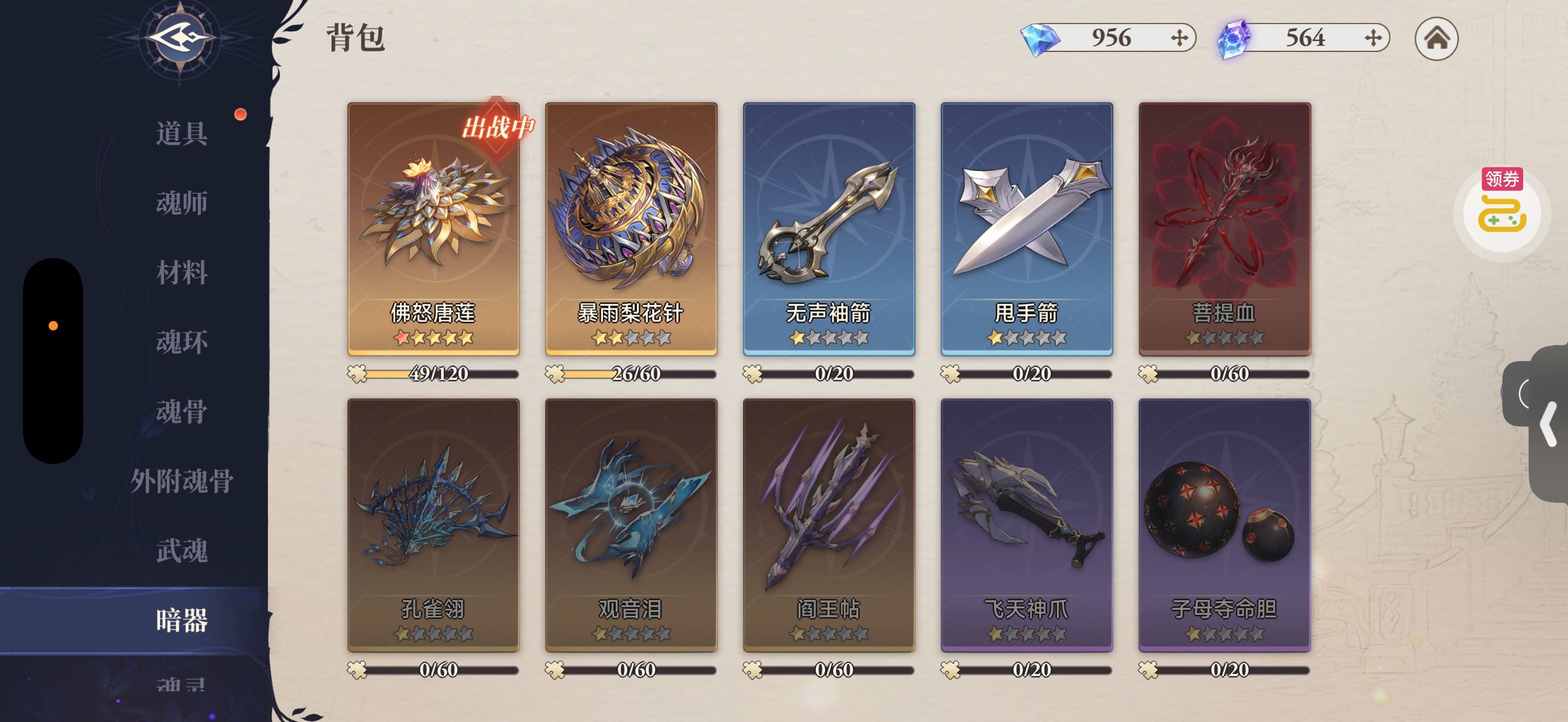Select the 甩手箭 dagger card

pos(1026,228)
